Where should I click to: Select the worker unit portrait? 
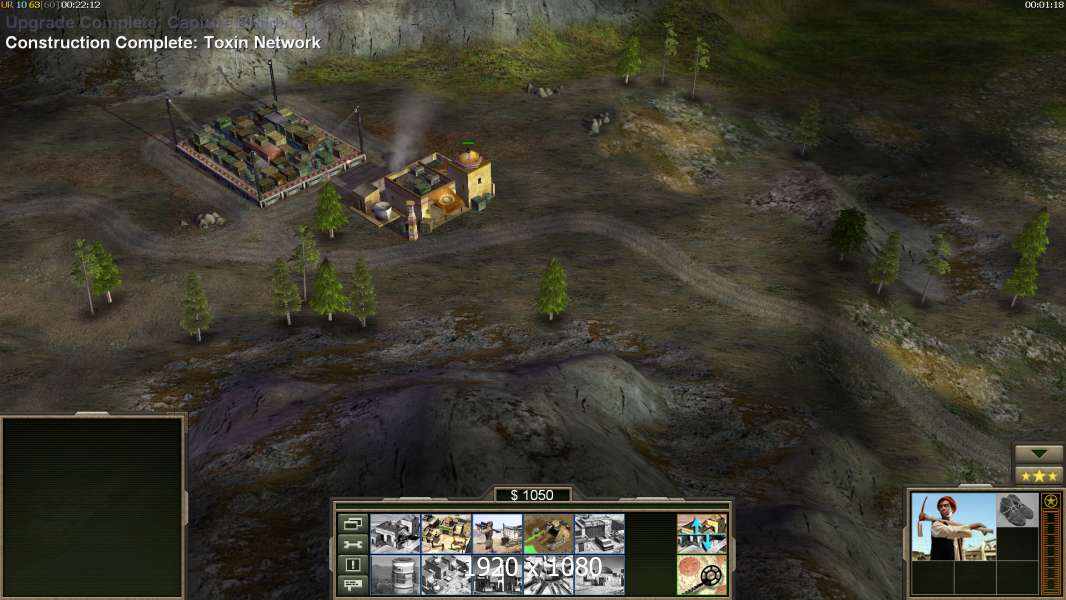pyautogui.click(x=953, y=526)
